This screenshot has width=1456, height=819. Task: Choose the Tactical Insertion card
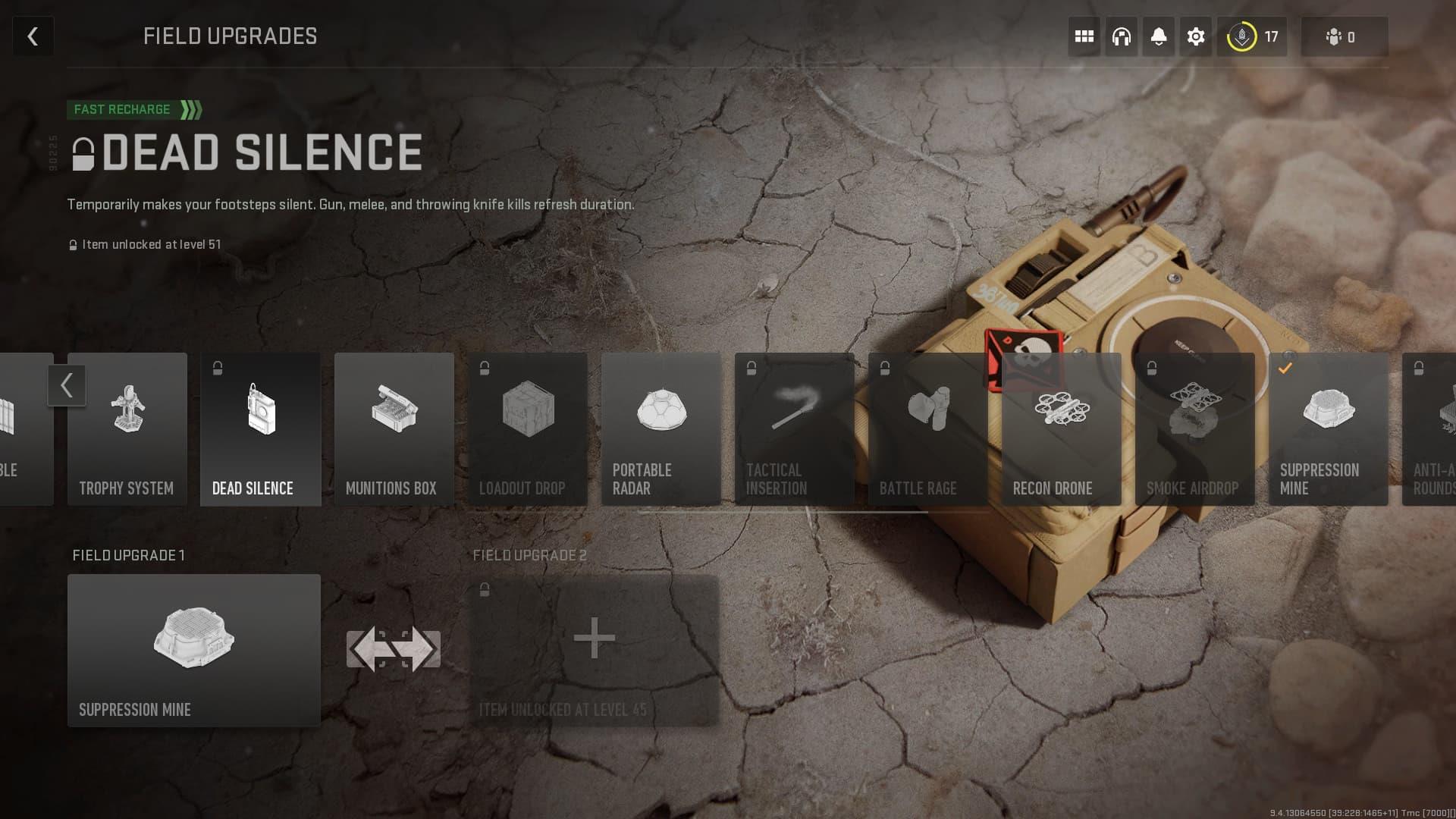pos(795,429)
